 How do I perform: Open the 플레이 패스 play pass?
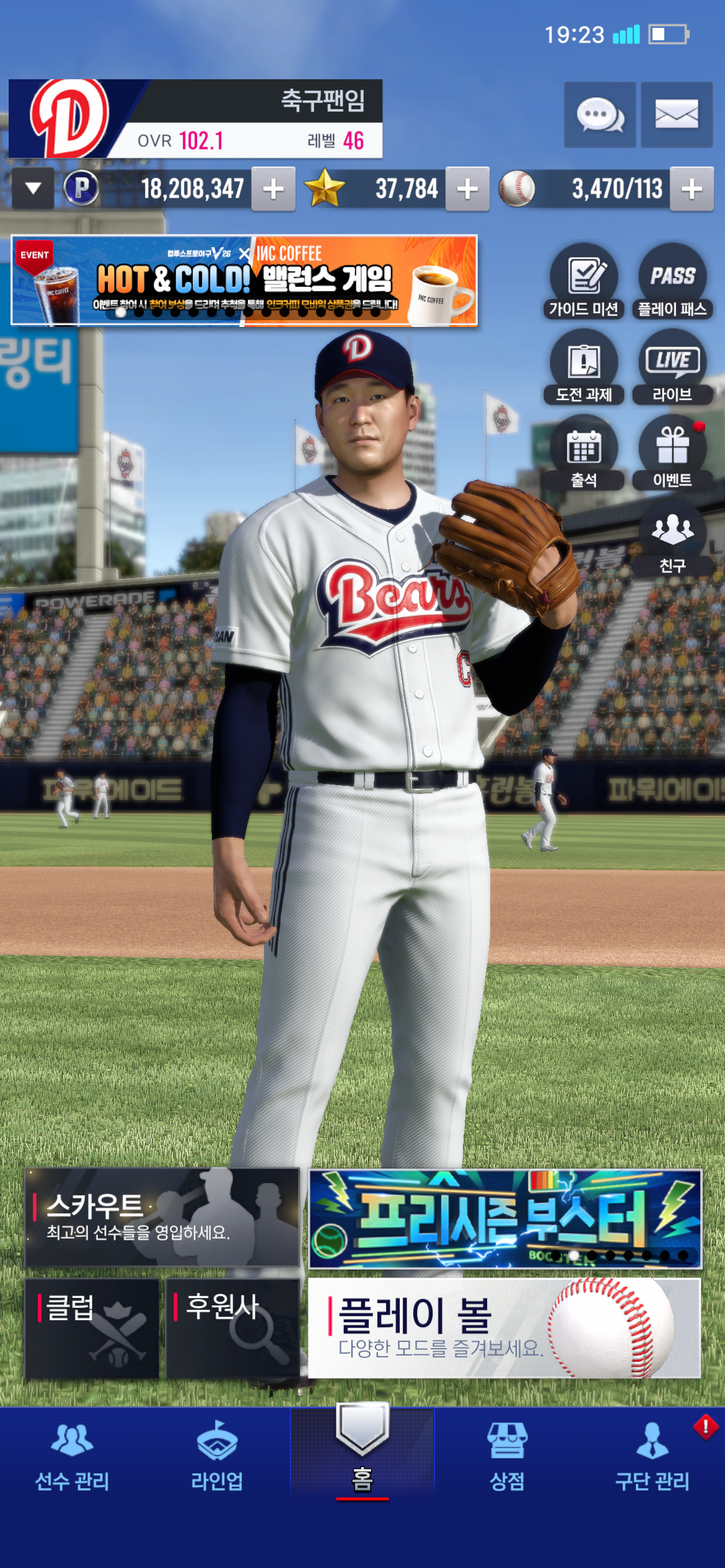tap(672, 282)
